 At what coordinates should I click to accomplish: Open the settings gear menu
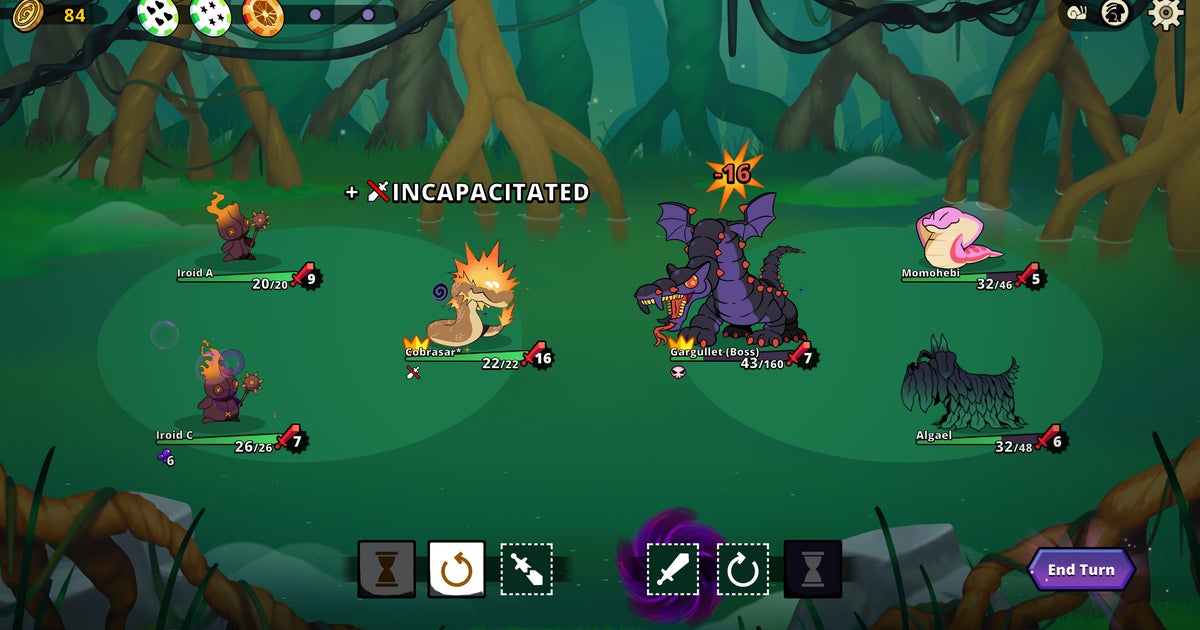pos(1165,13)
